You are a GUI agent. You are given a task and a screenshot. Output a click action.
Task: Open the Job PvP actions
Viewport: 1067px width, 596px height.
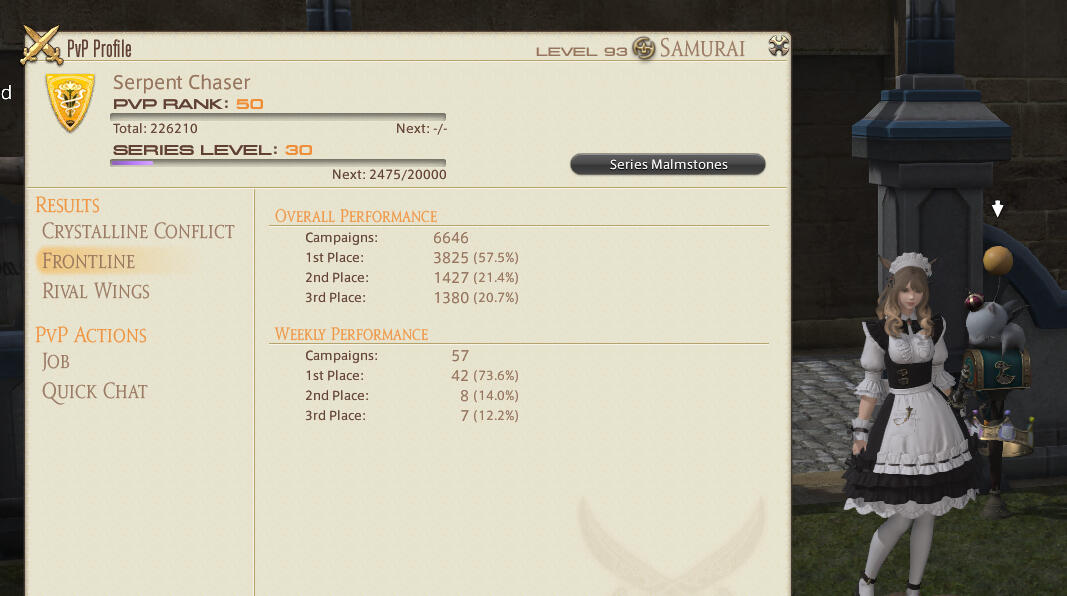pyautogui.click(x=56, y=361)
